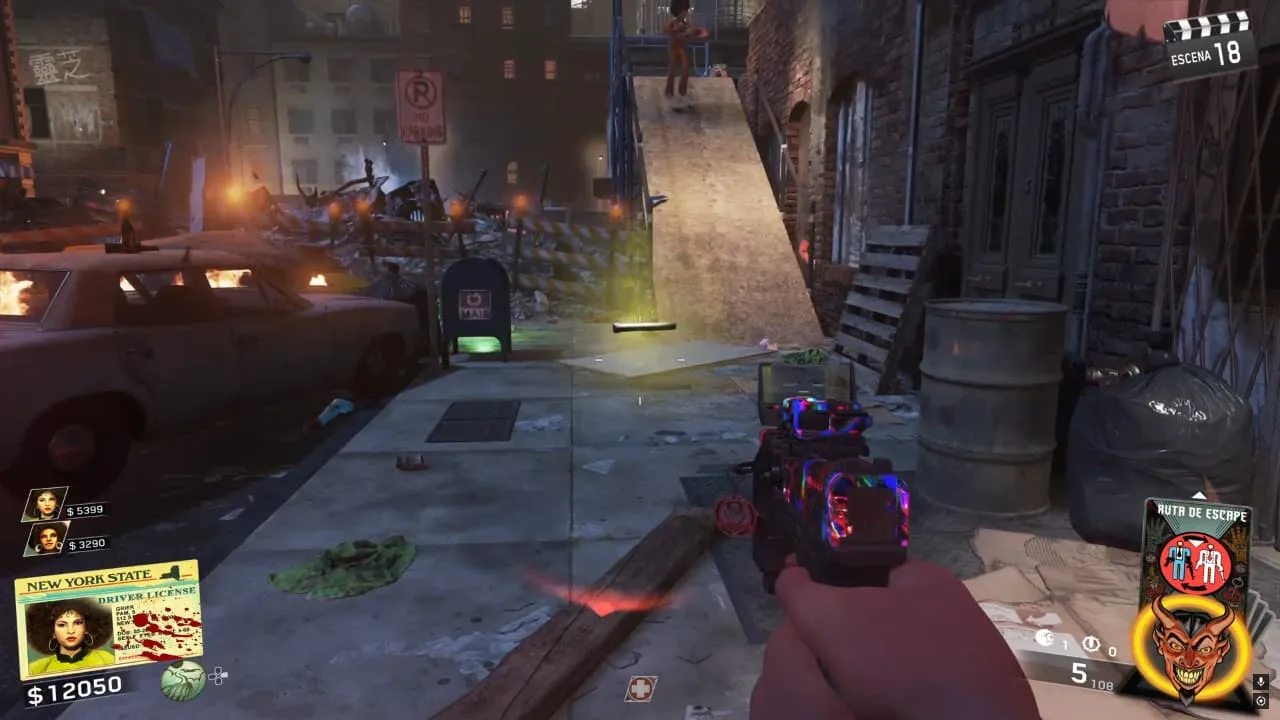The image size is (1280, 720).
Task: Click the Escena 18 clapperboard icon
Action: (x=1210, y=40)
